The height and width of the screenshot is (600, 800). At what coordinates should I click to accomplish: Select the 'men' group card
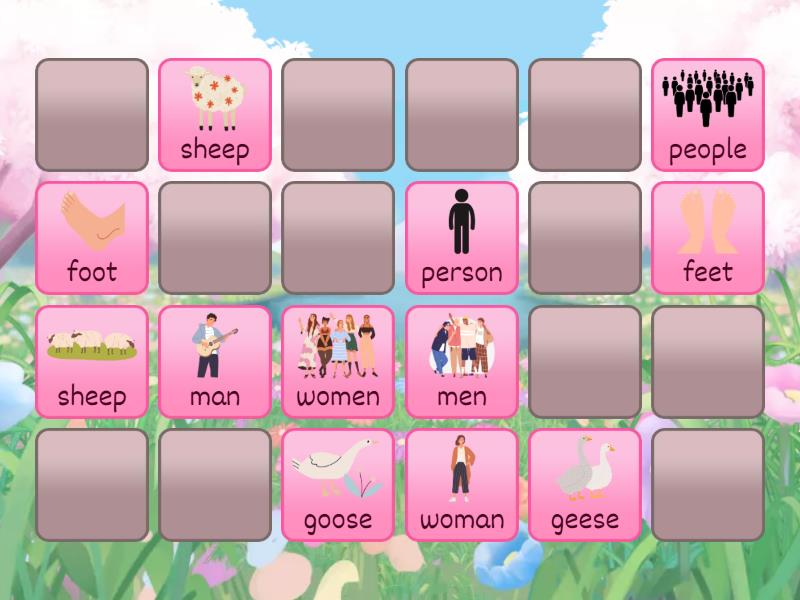tap(461, 361)
